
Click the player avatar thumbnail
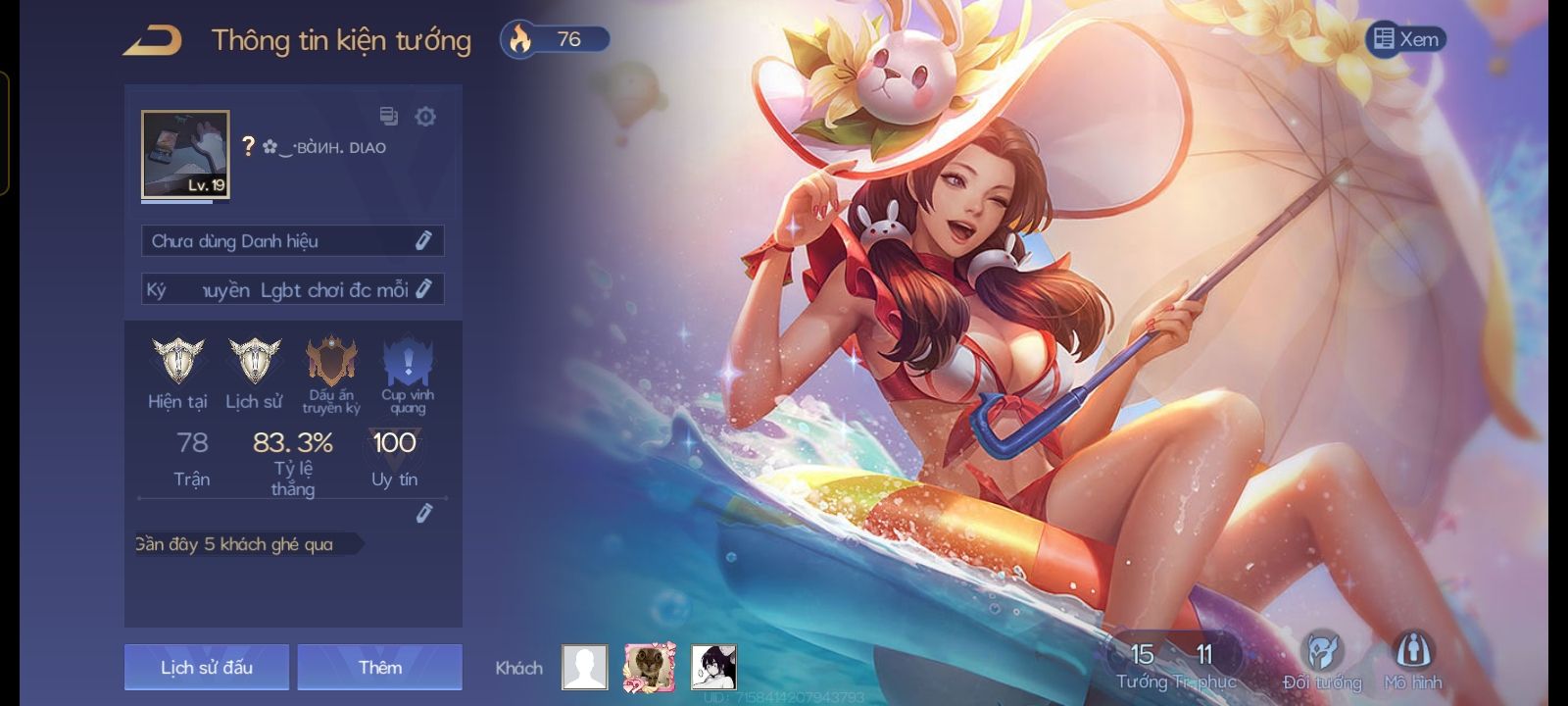pyautogui.click(x=185, y=155)
